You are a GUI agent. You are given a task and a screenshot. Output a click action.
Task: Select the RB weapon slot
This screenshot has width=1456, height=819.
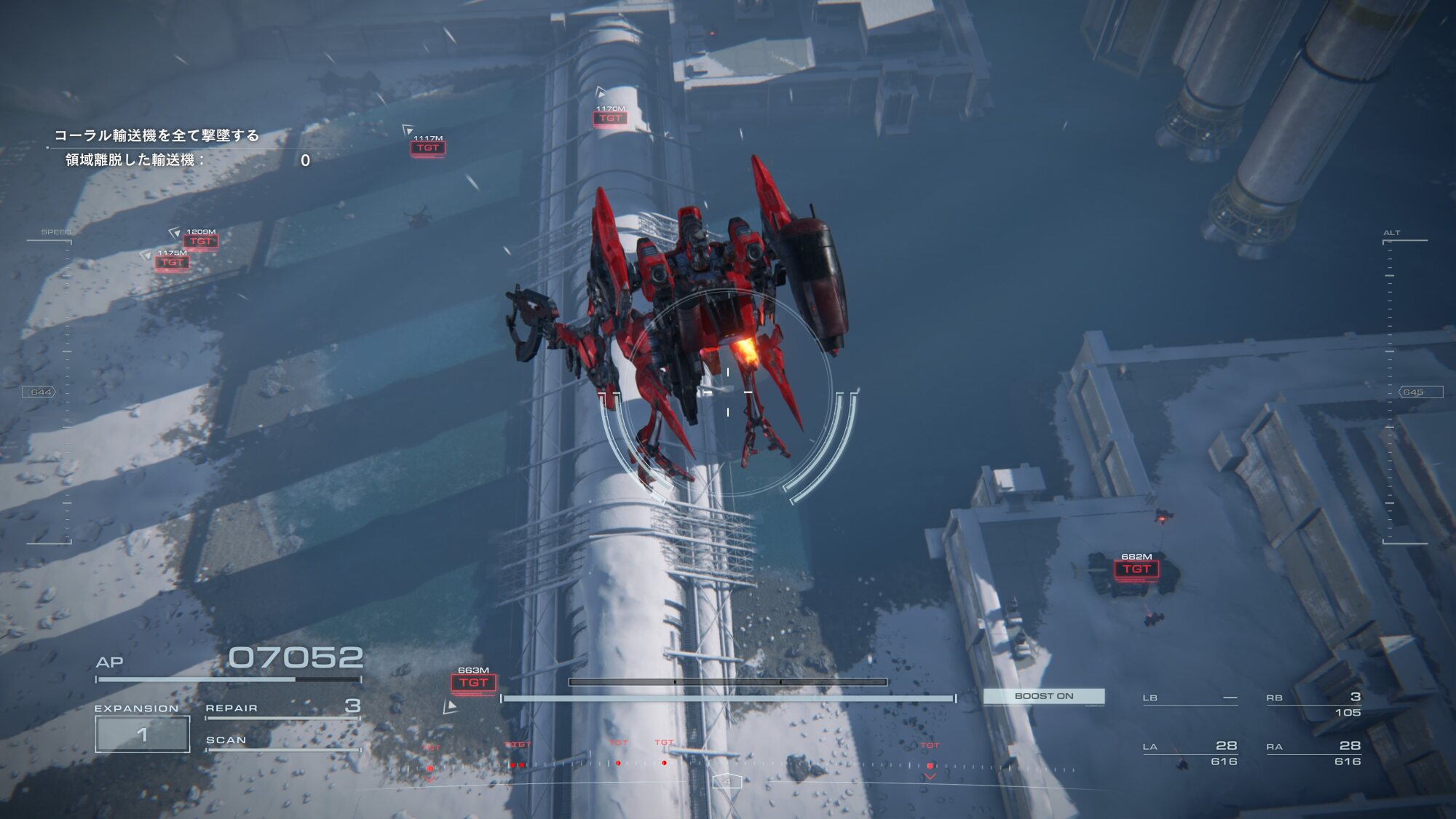click(x=1313, y=703)
